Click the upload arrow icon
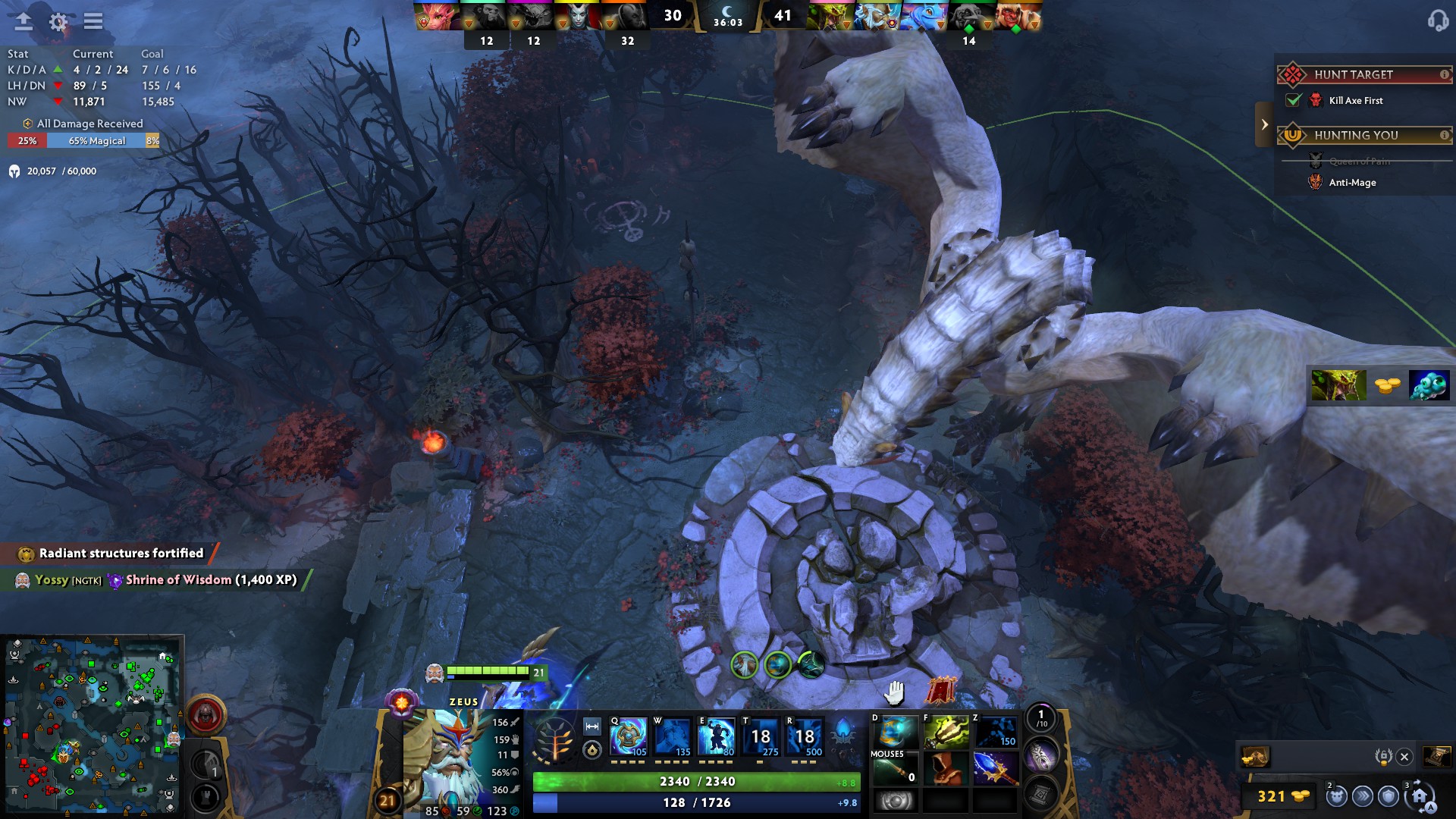The height and width of the screenshot is (819, 1456). coord(24,21)
